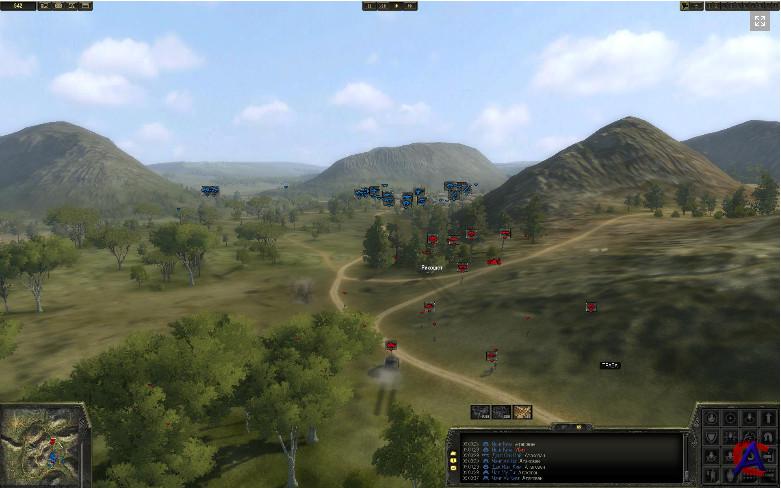
Task: Activate the U-turn arrow command icon
Action: [768, 436]
